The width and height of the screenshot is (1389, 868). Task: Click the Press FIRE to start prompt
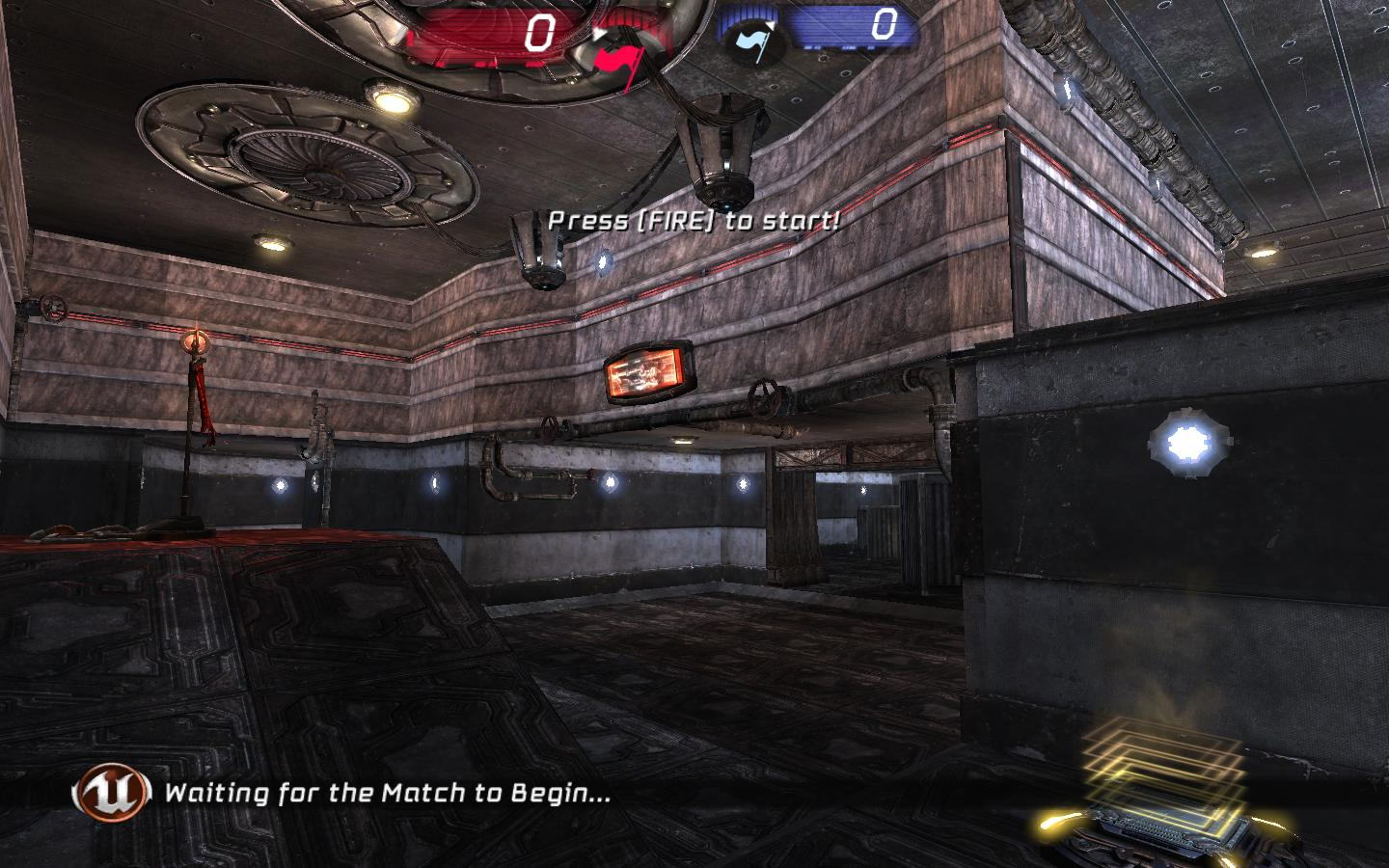coord(696,219)
